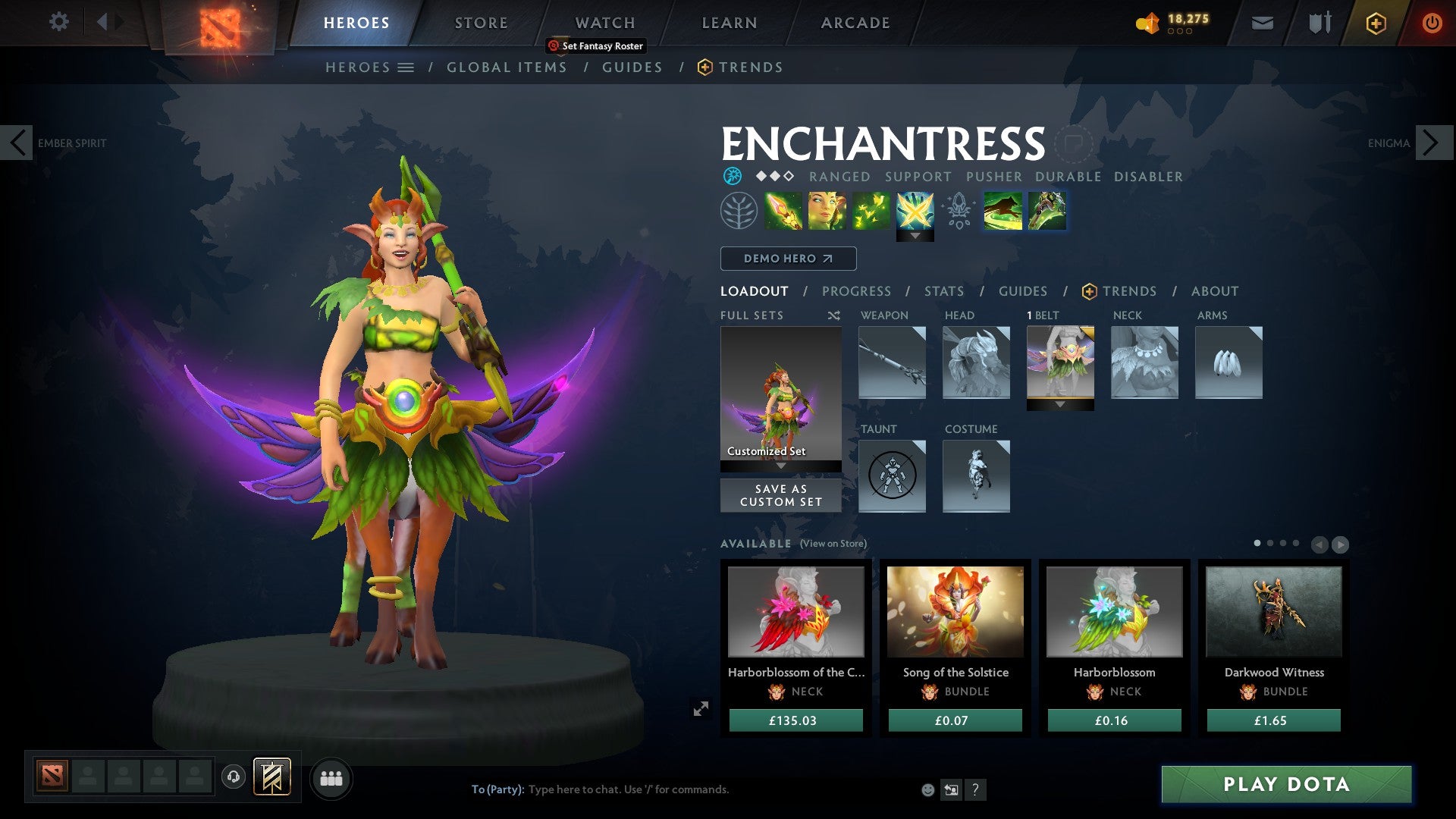Open the Dota Plus hexagon icon
This screenshot has width=1456, height=819.
(1375, 23)
